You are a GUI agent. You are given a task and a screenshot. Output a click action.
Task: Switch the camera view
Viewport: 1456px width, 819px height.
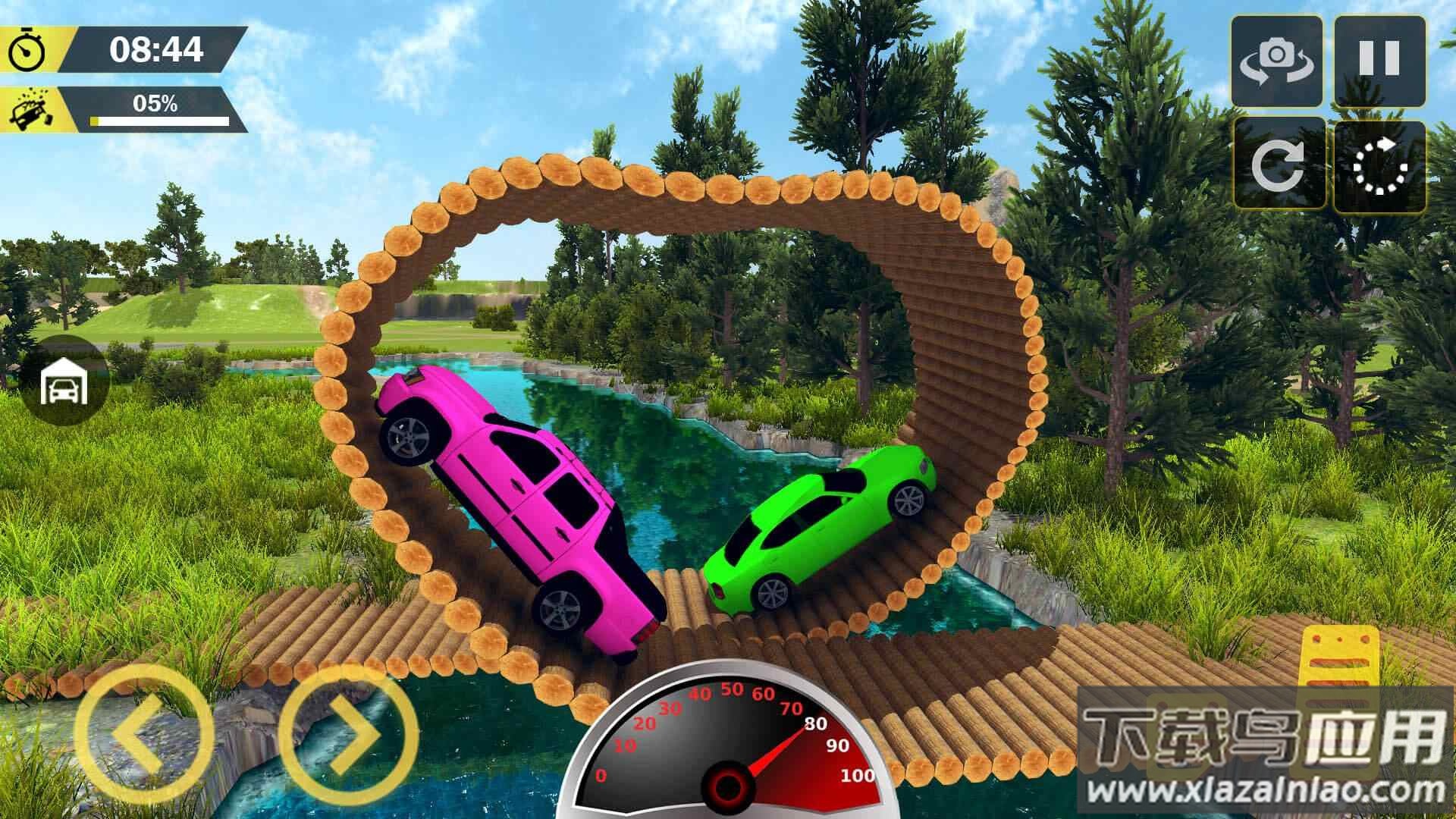(x=1277, y=61)
